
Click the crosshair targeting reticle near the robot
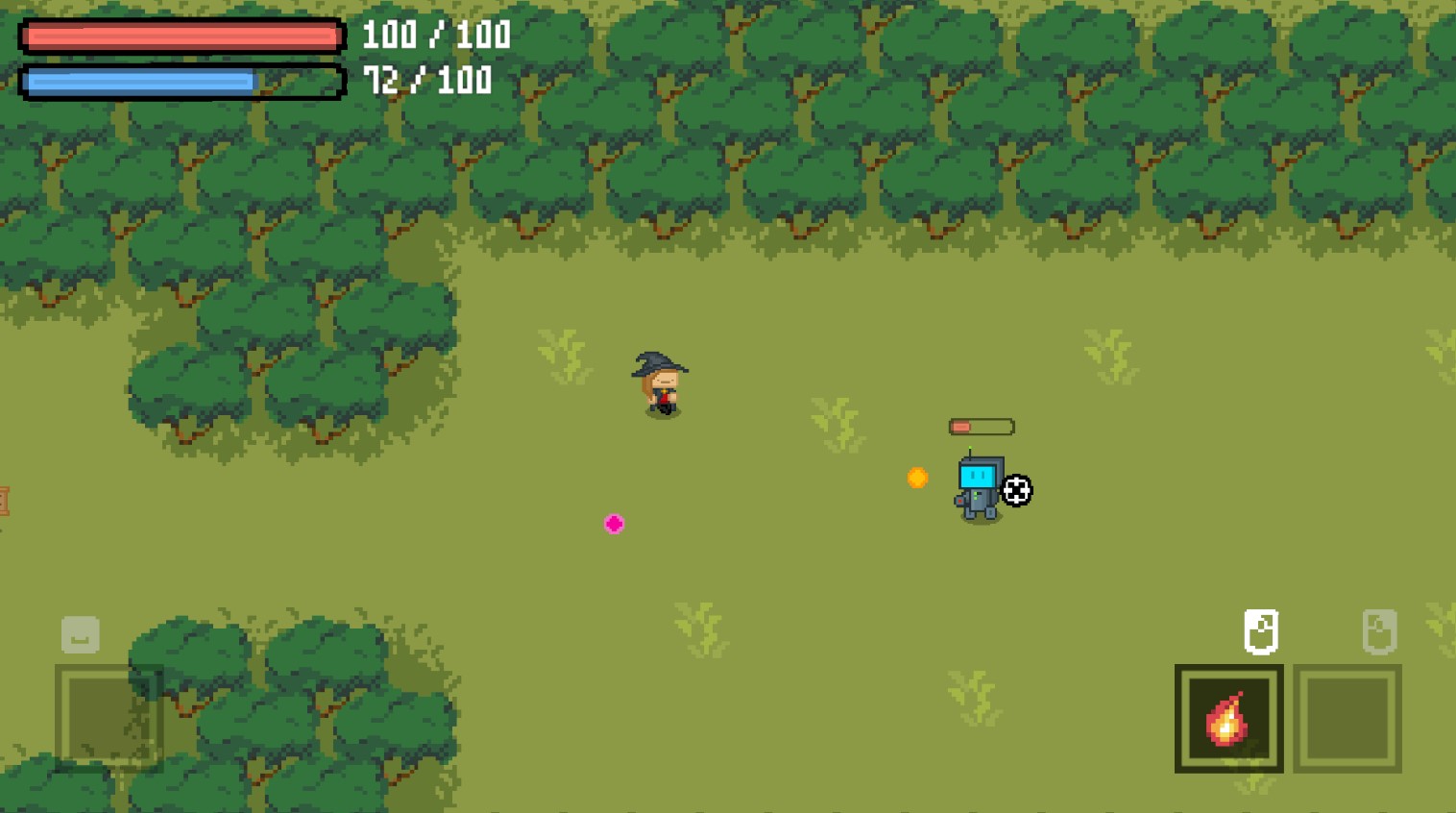point(1016,491)
